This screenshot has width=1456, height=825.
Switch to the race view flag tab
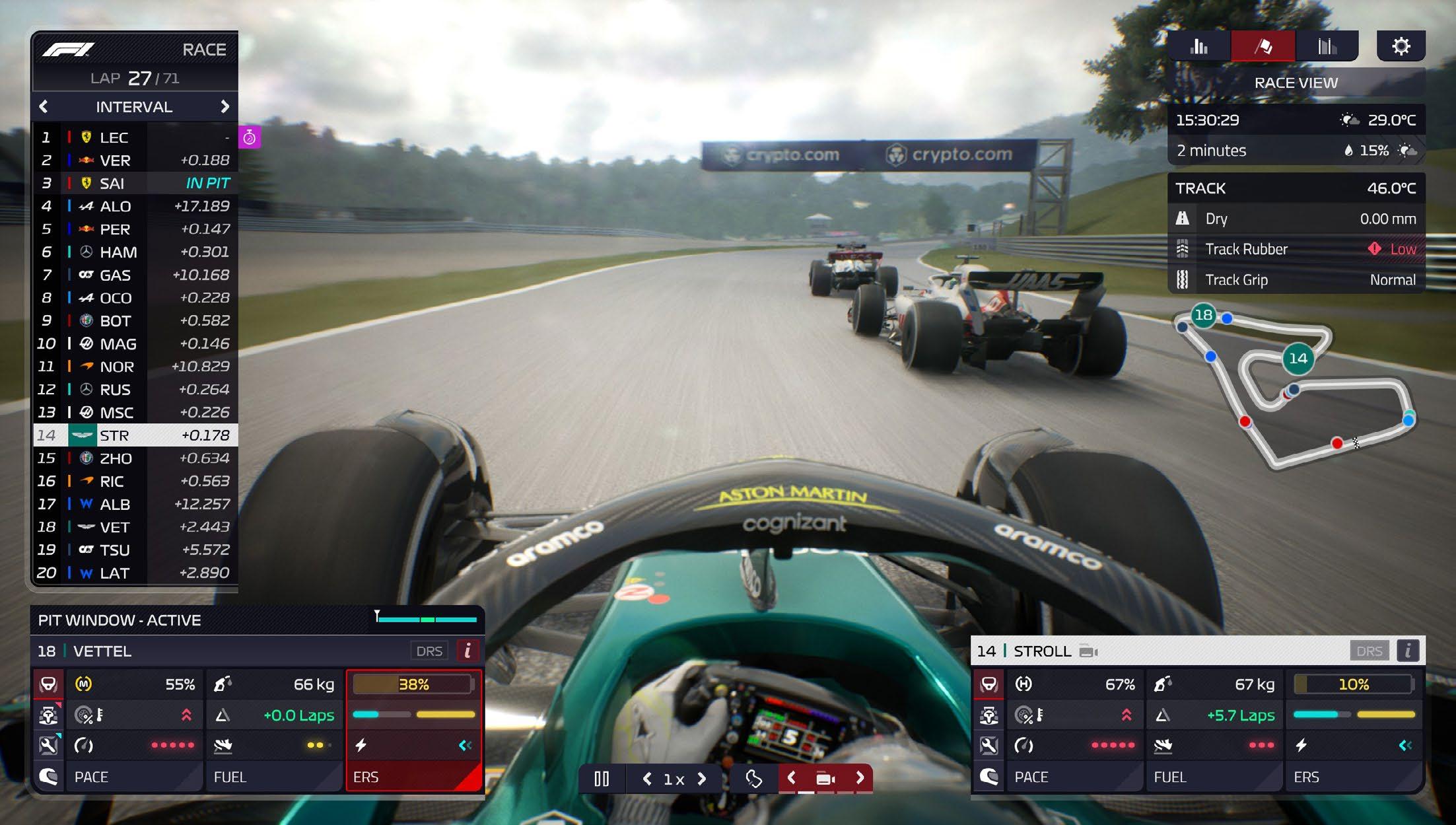click(x=1263, y=46)
